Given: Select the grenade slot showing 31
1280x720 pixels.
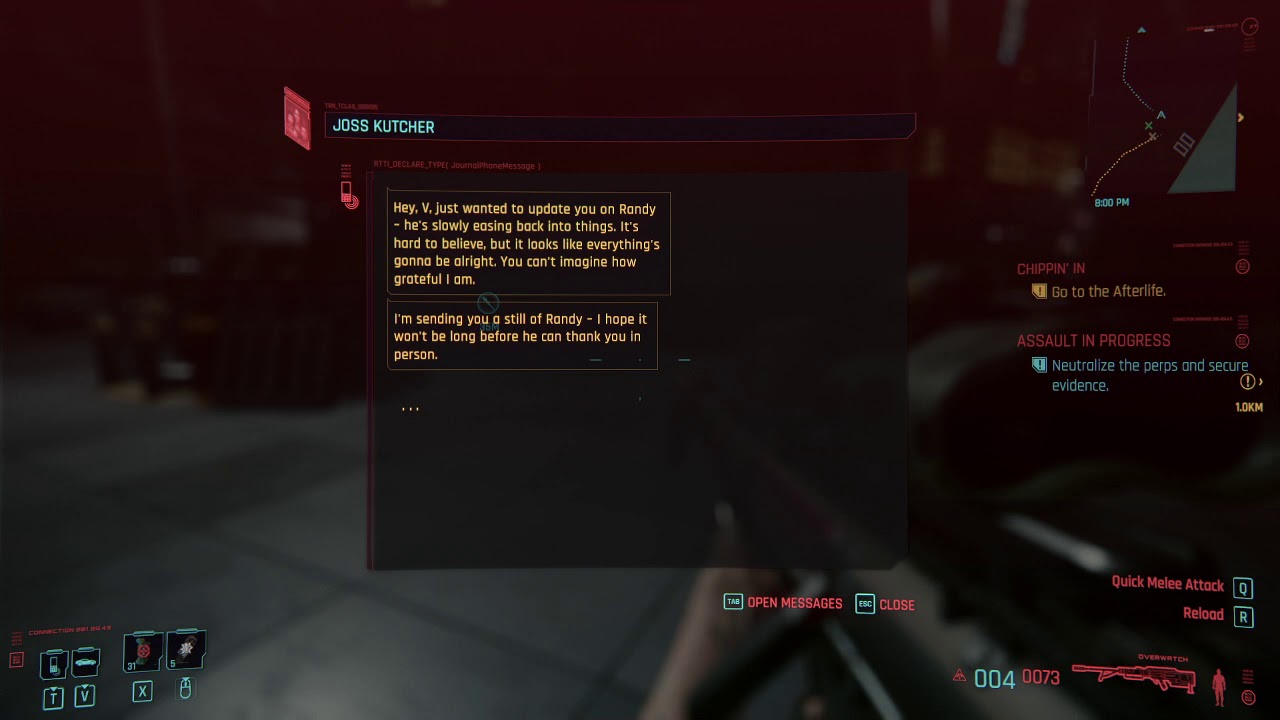Looking at the screenshot, I should (x=142, y=652).
